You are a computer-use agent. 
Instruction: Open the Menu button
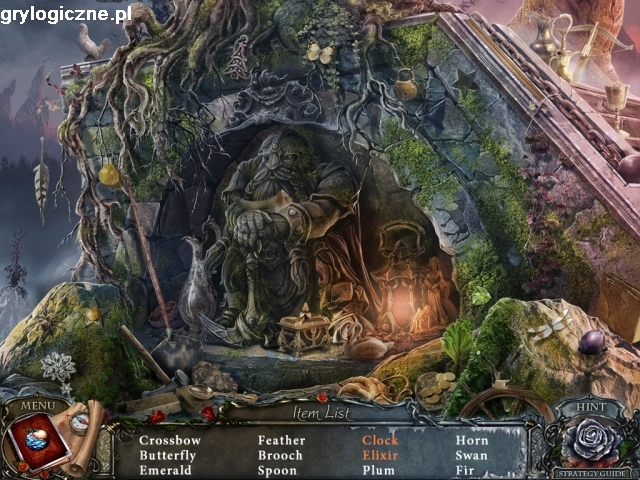[38, 406]
